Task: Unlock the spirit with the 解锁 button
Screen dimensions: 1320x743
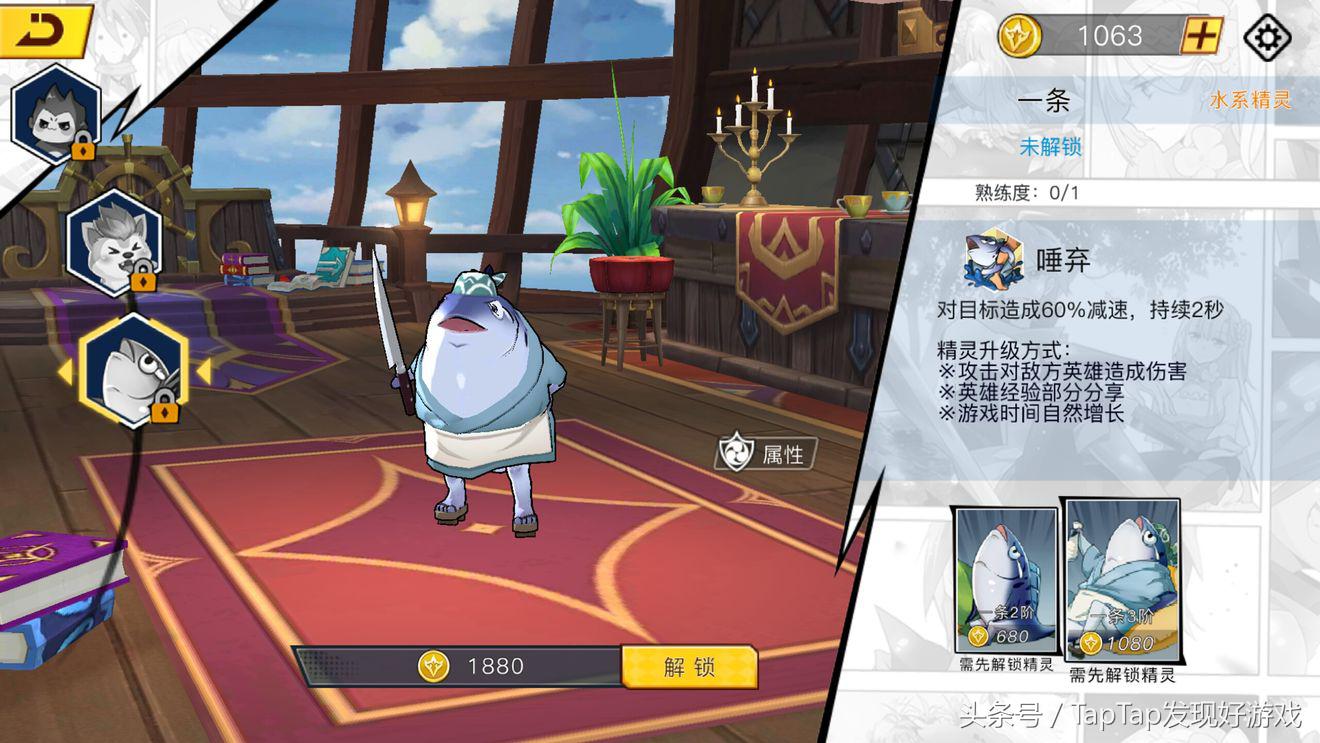Action: coord(689,667)
